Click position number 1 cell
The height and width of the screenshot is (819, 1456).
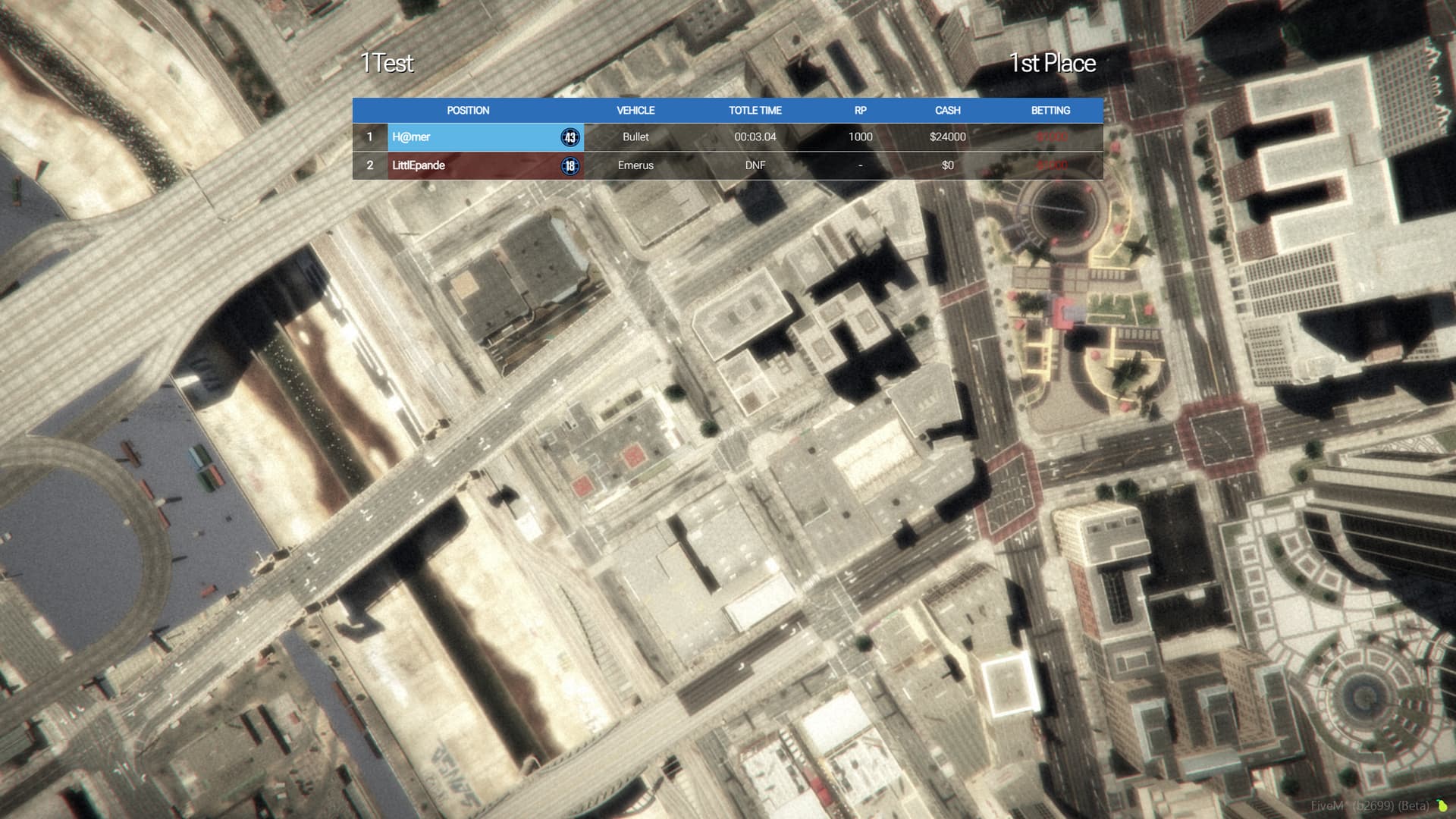369,137
